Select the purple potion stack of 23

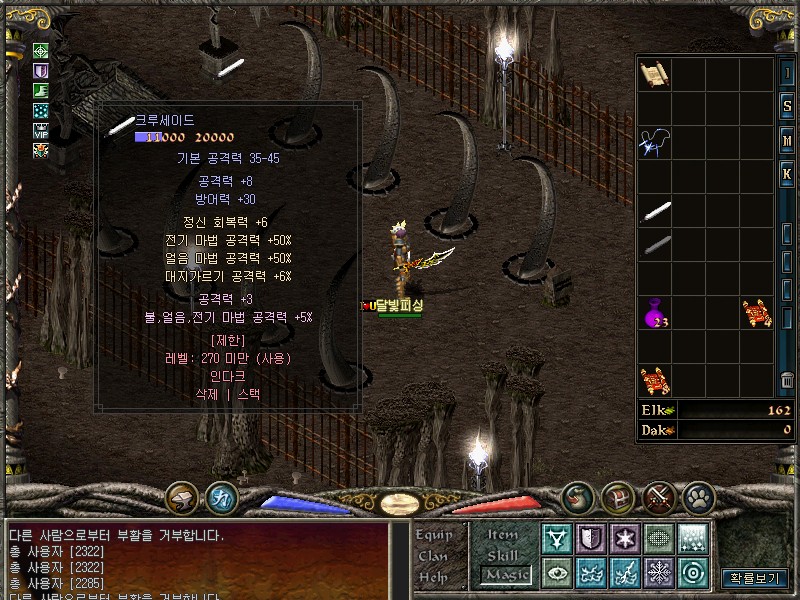655,314
